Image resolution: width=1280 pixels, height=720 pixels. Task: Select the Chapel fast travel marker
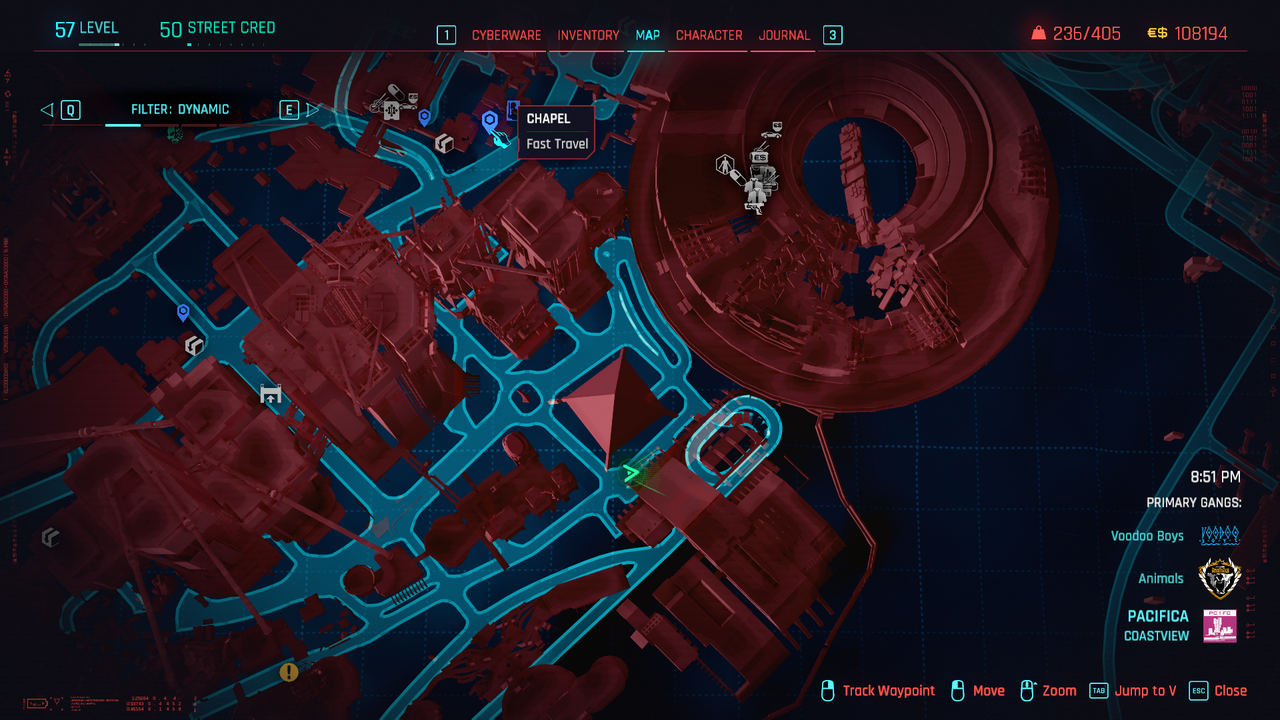(x=490, y=123)
